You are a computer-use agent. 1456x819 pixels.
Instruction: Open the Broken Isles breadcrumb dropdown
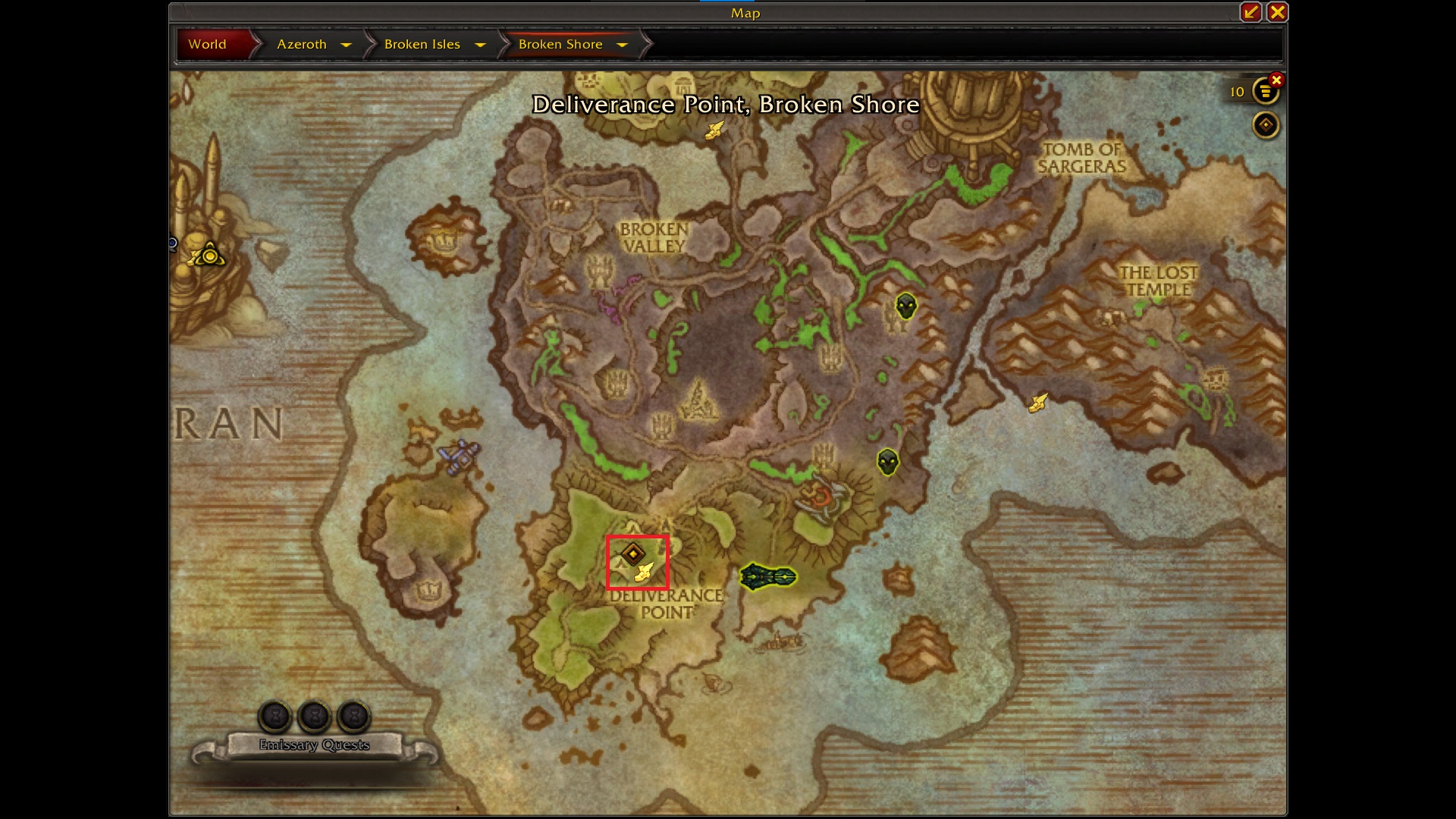[x=479, y=45]
